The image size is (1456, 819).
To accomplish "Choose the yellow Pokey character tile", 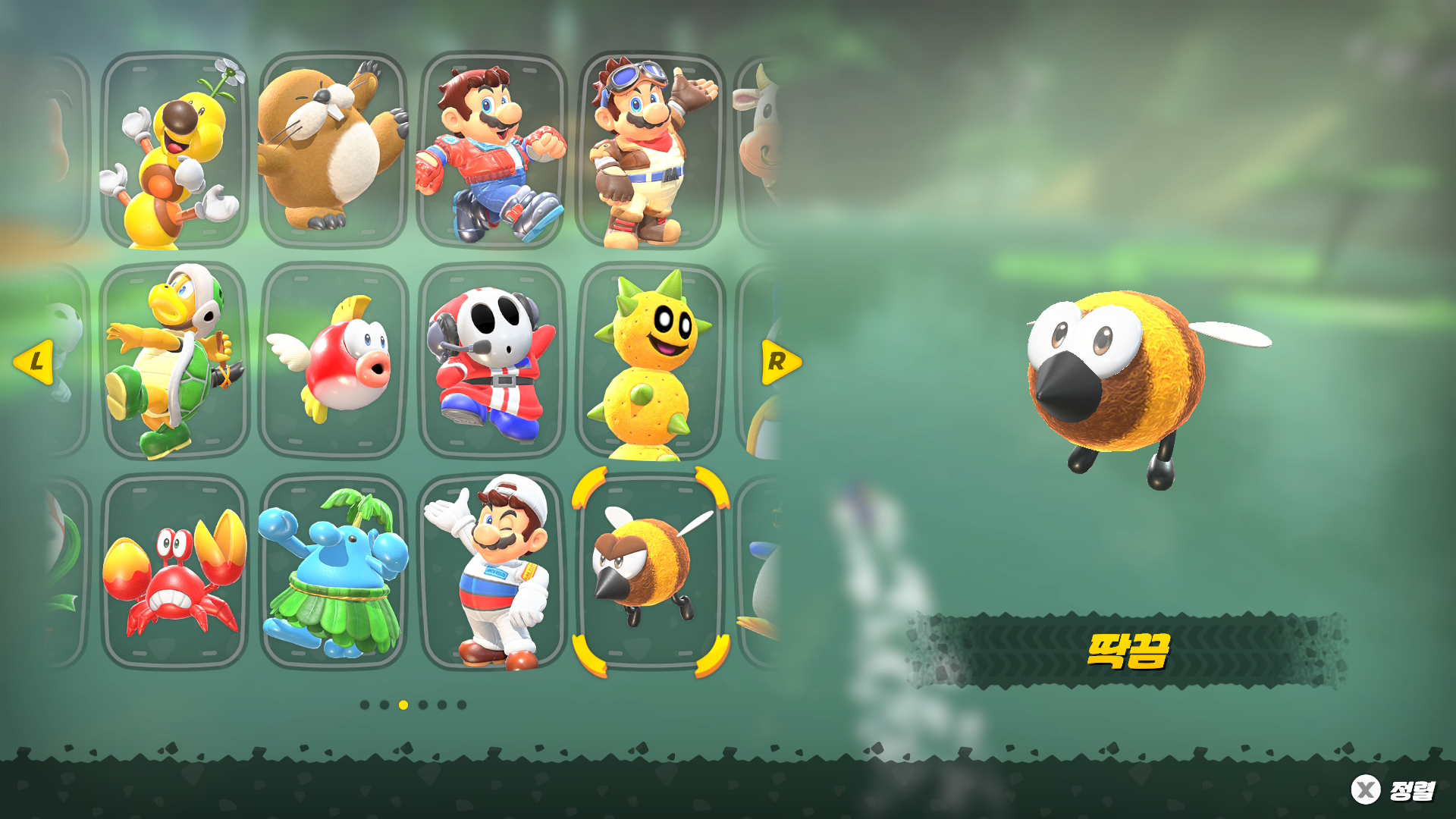I will pyautogui.click(x=651, y=362).
